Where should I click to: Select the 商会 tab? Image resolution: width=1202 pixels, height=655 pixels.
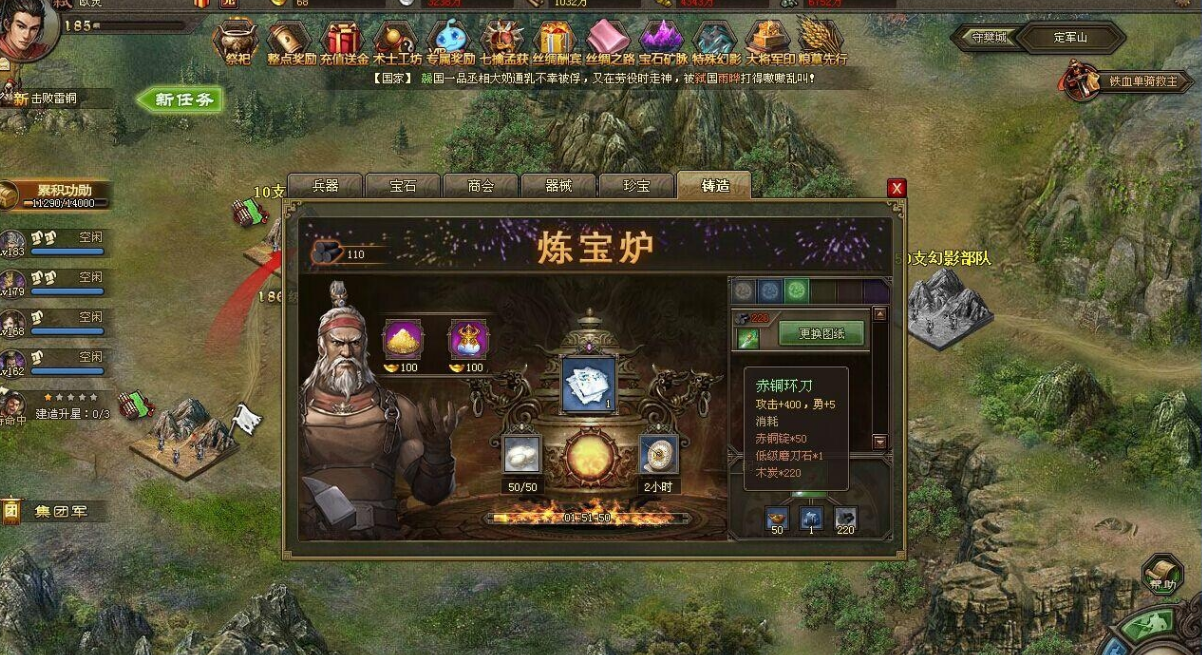coord(481,186)
